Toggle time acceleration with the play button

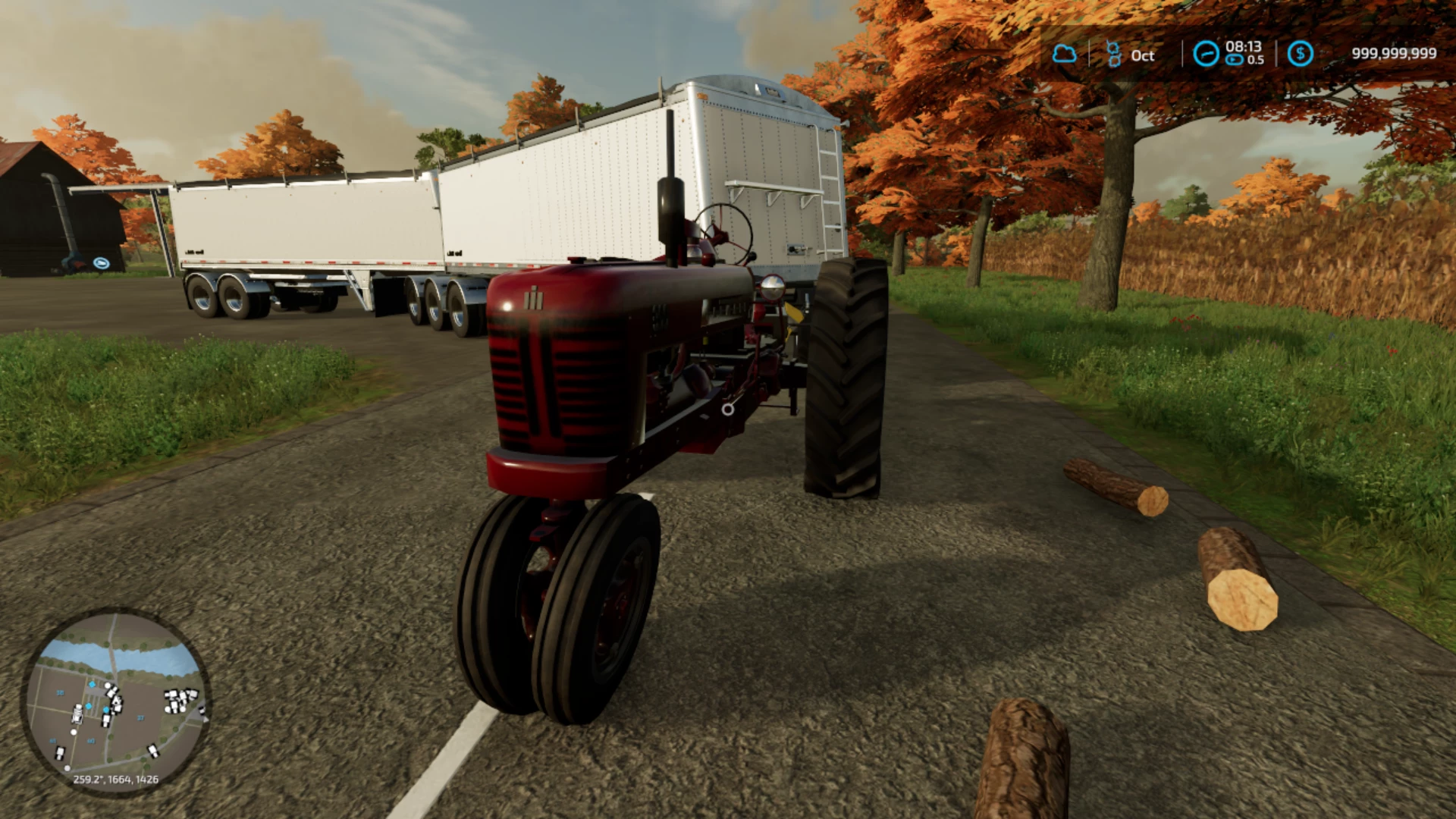(1234, 59)
